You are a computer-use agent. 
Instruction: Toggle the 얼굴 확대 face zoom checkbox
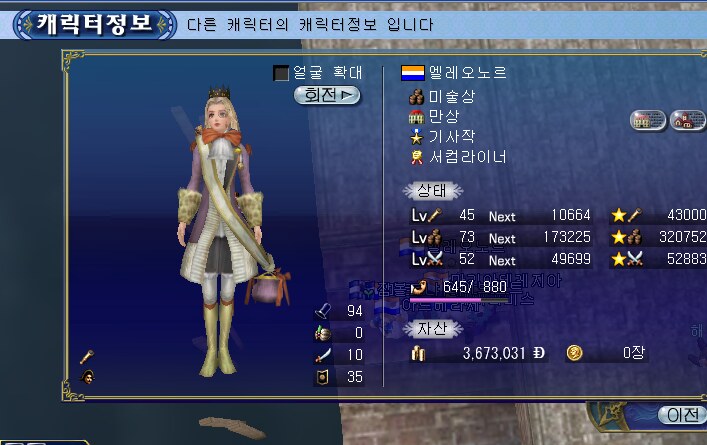(281, 73)
